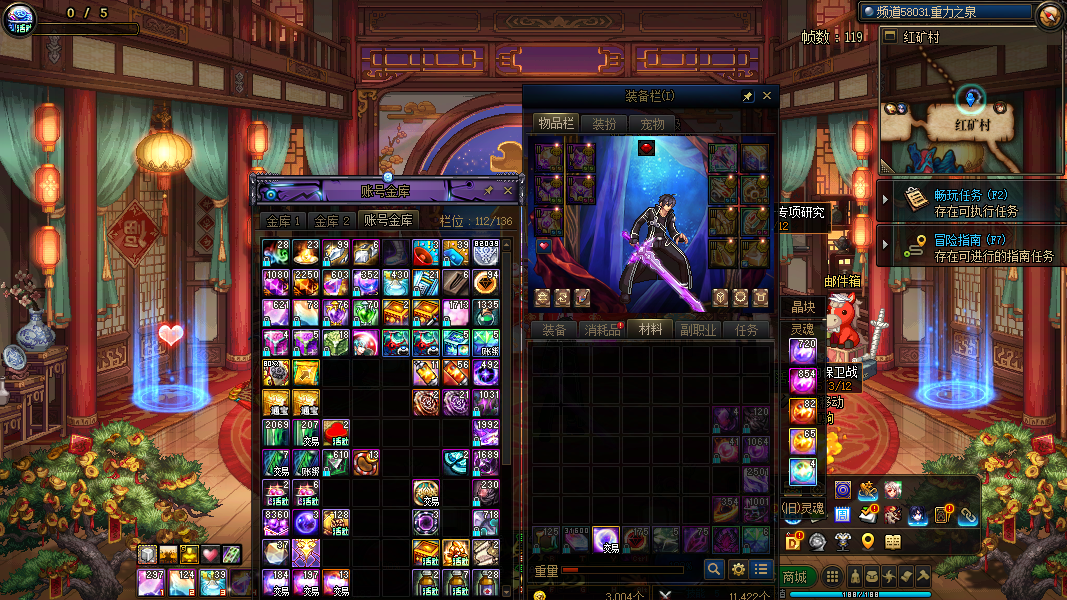Open the 装扮 costume tab
Viewport: 1067px width, 600px height.
pyautogui.click(x=604, y=124)
